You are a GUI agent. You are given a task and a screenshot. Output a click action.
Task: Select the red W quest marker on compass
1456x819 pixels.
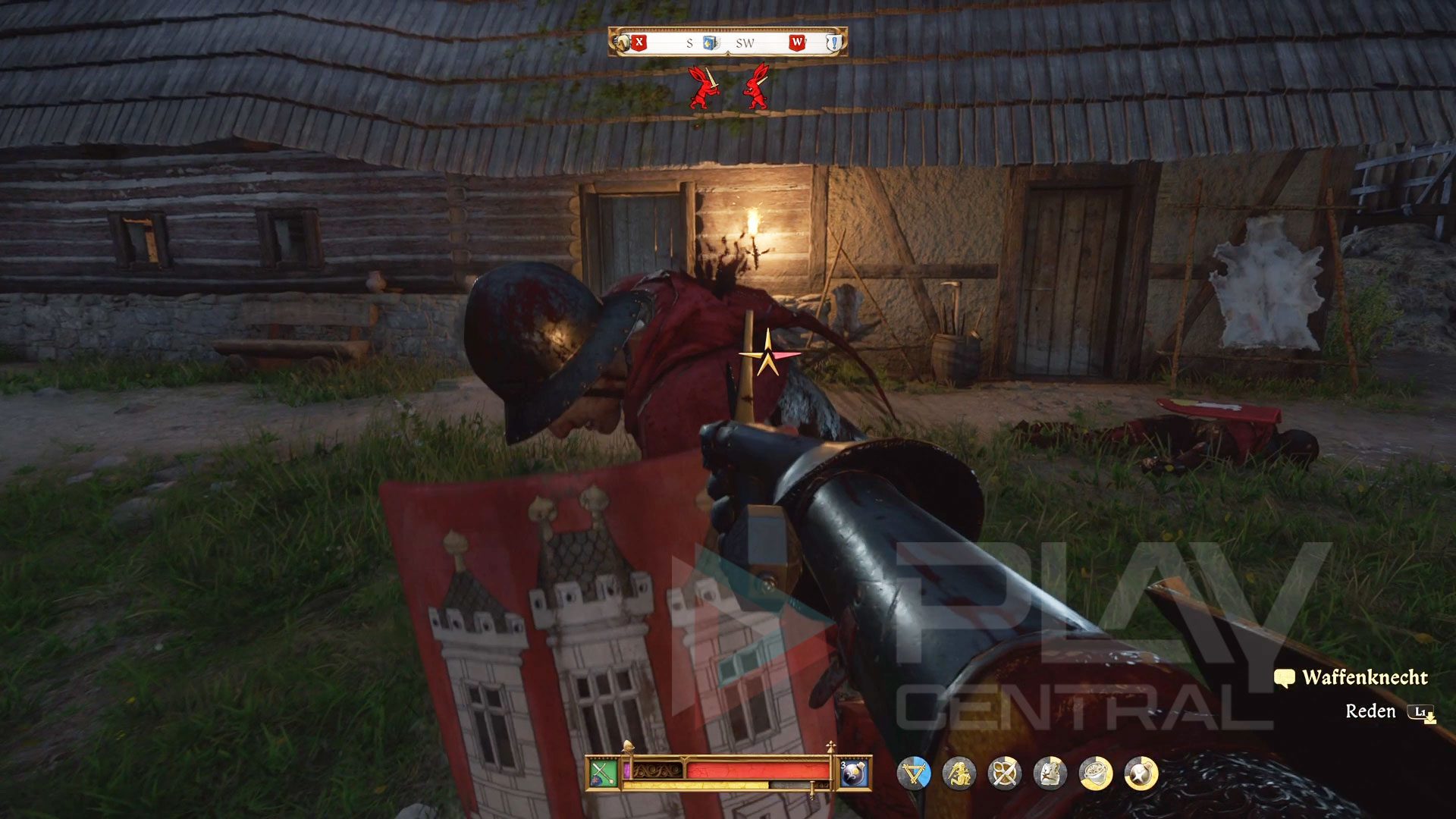(797, 42)
